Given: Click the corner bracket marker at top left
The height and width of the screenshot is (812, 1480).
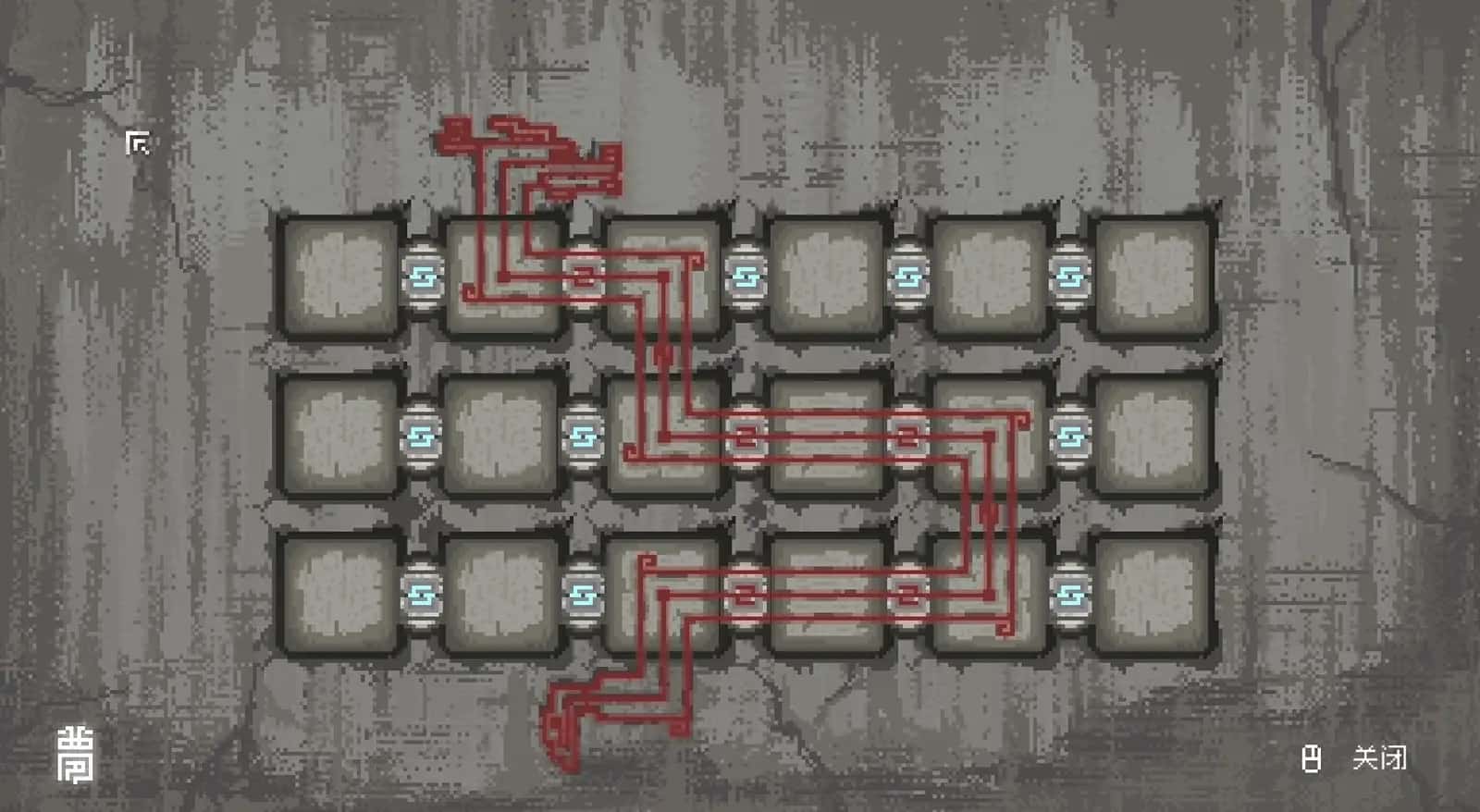Looking at the screenshot, I should [139, 143].
